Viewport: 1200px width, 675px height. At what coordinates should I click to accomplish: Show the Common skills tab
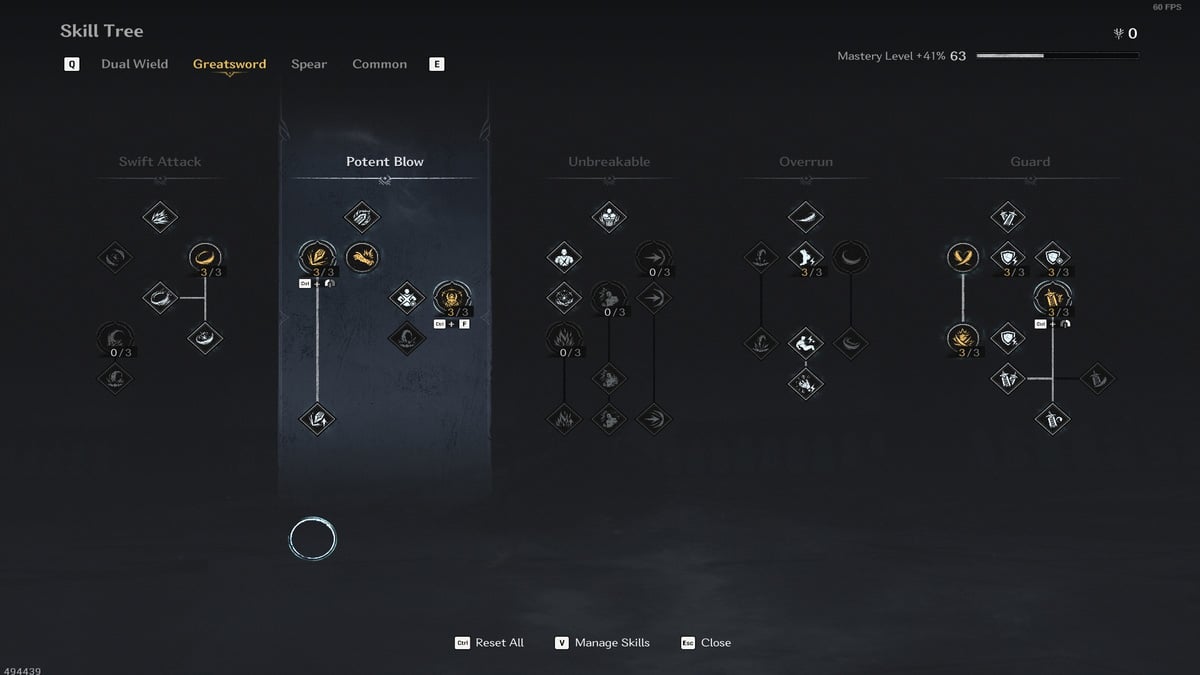[x=379, y=64]
